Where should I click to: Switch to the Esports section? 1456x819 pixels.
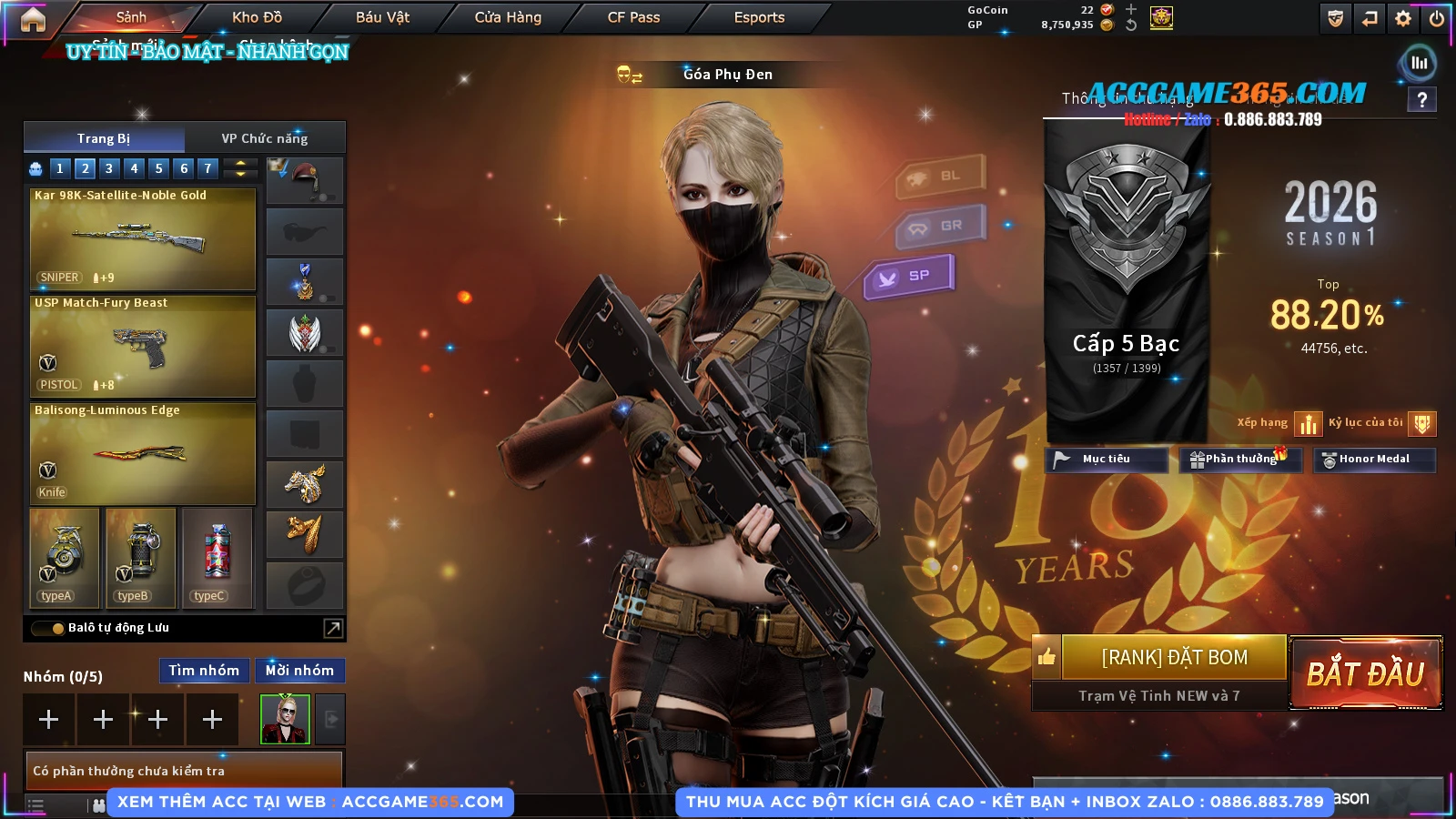759,17
